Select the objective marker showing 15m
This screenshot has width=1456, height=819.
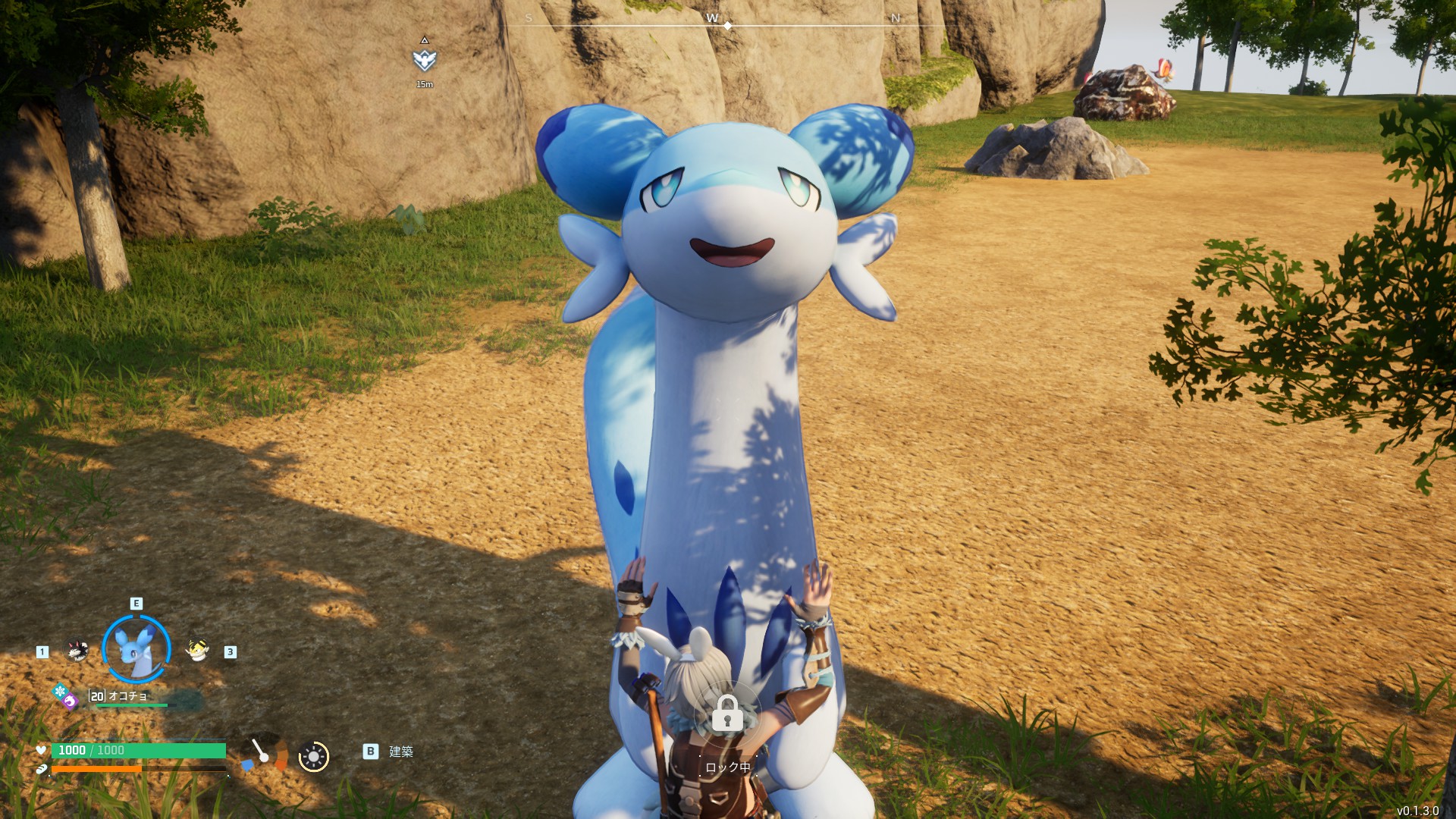click(425, 60)
